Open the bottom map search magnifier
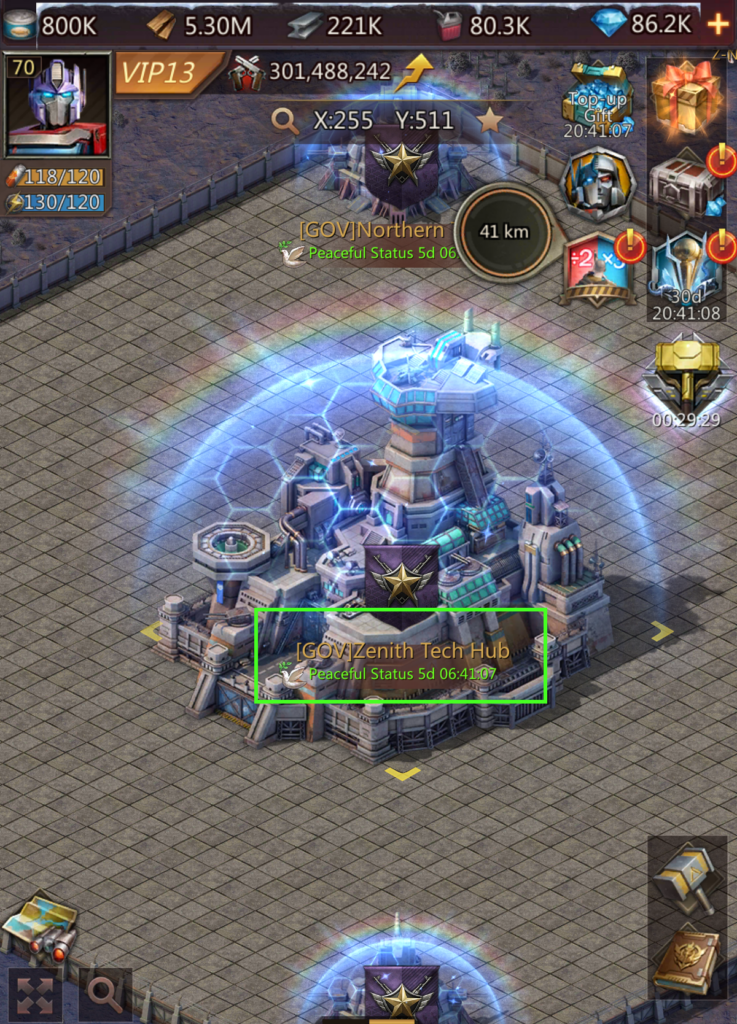 pyautogui.click(x=105, y=992)
